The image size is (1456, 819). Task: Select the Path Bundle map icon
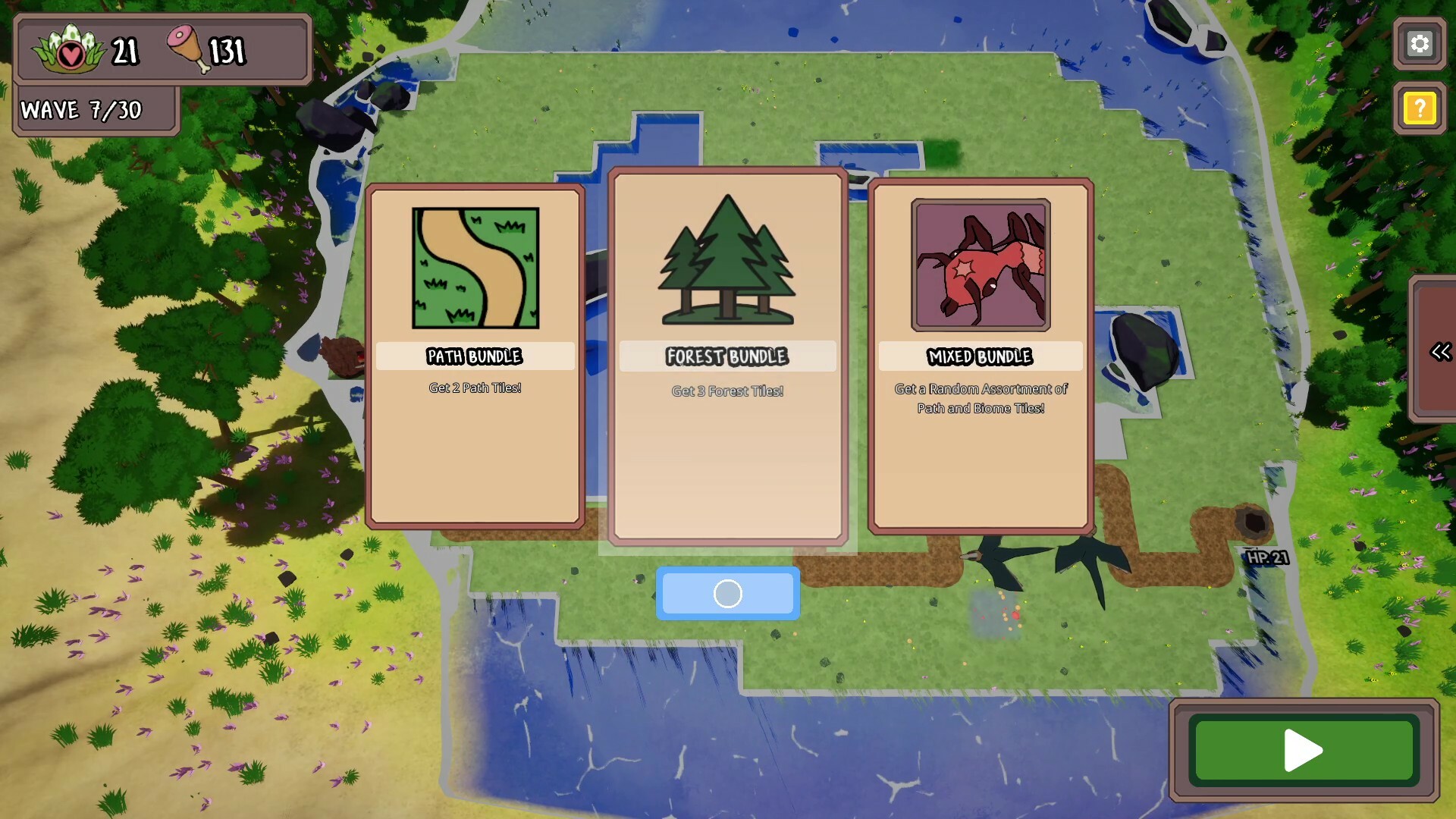point(475,269)
